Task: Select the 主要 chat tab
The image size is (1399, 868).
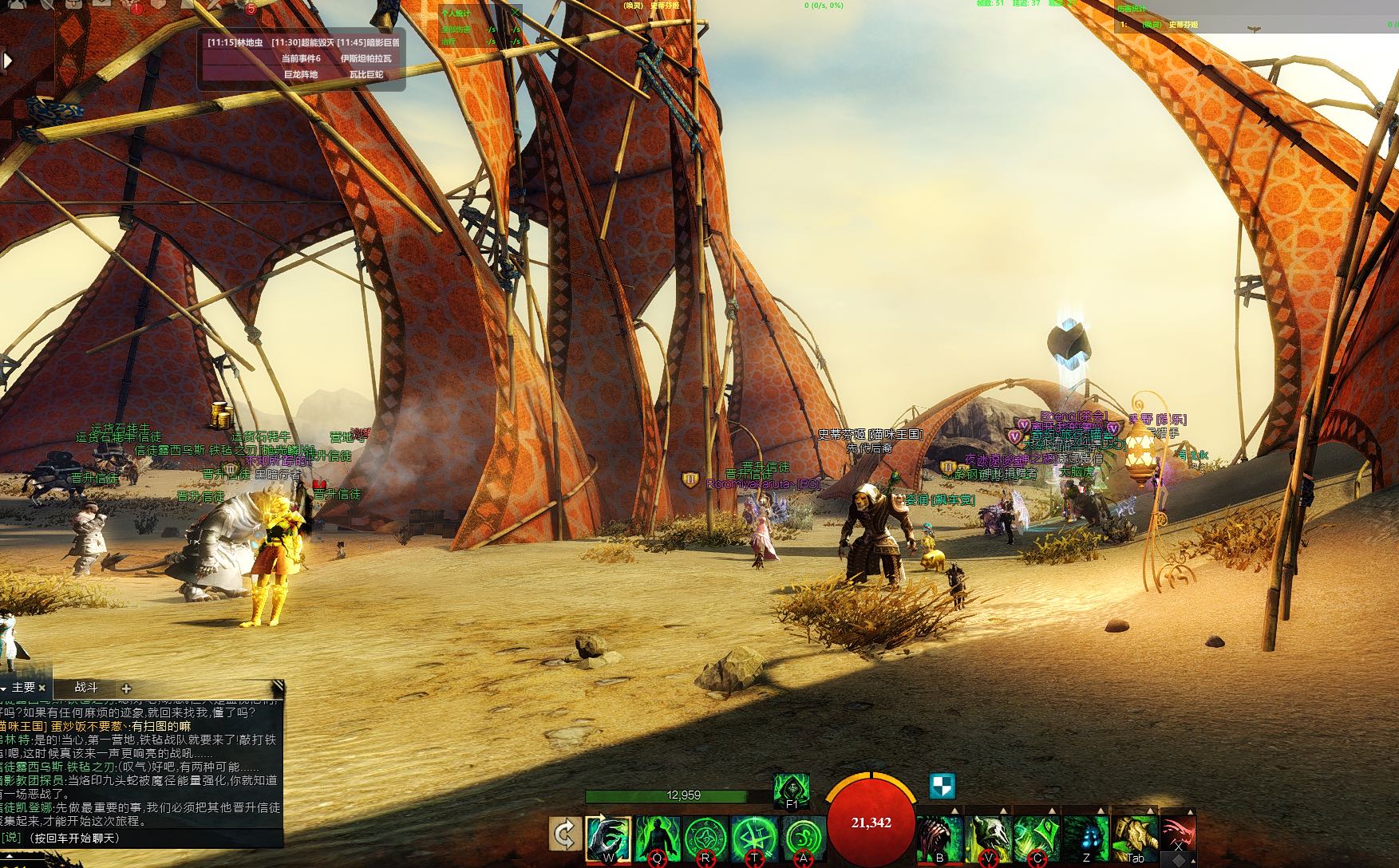Action: point(23,687)
